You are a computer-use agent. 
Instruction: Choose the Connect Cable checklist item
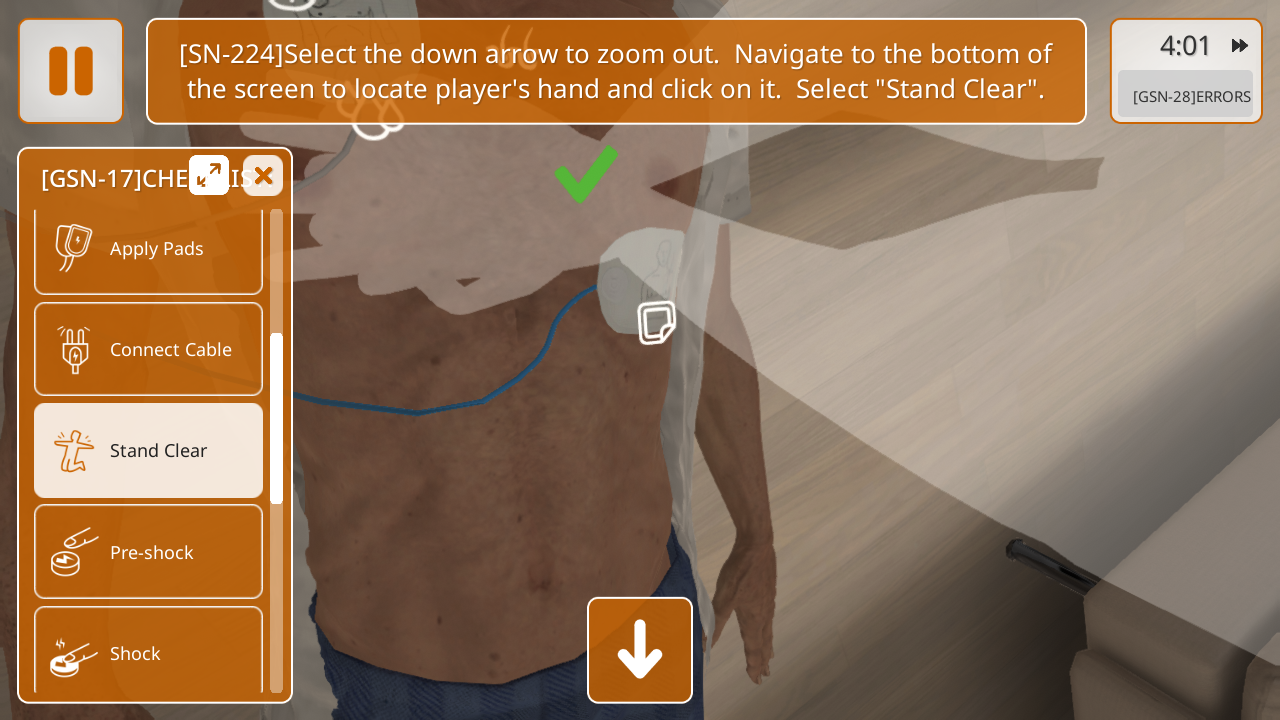pyautogui.click(x=148, y=350)
